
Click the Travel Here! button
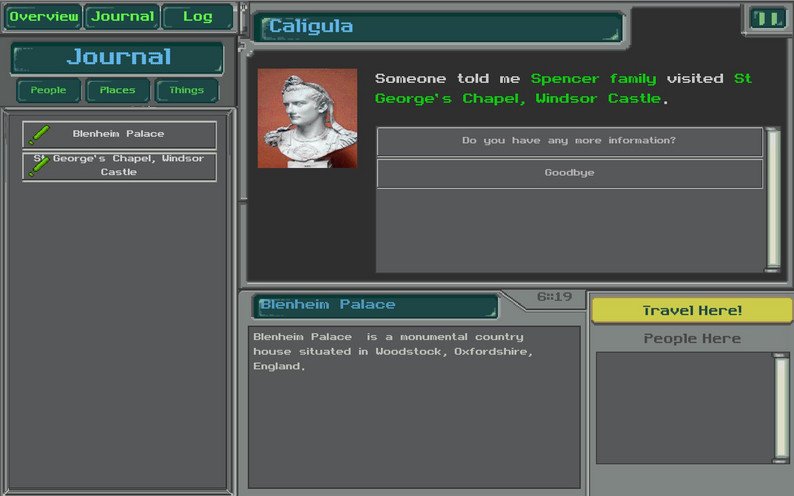point(692,310)
